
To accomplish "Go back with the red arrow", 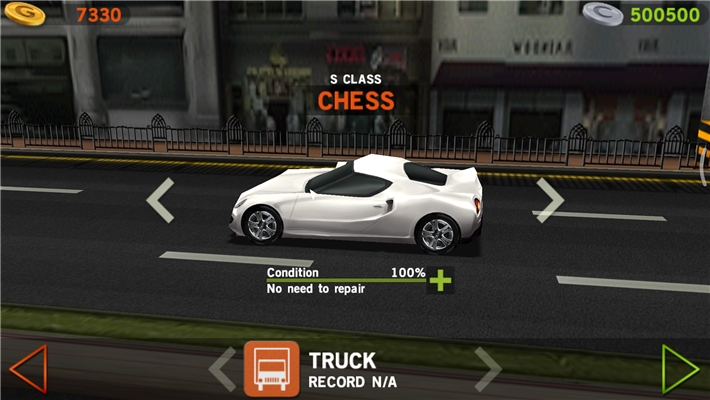I will pos(27,368).
